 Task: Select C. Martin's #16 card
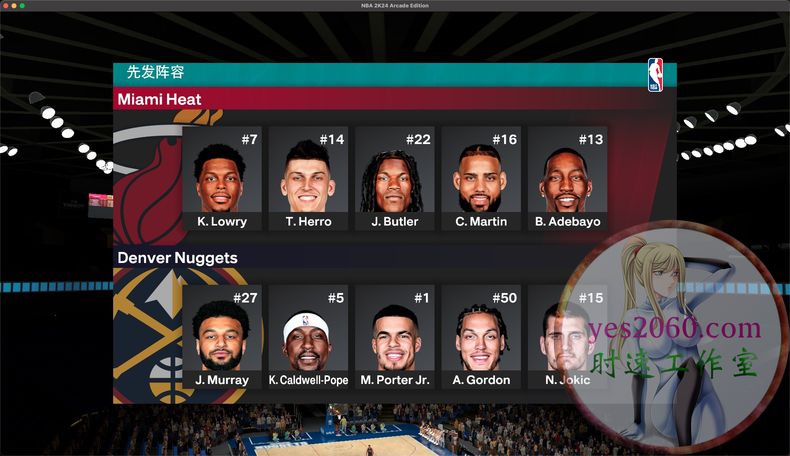point(481,178)
